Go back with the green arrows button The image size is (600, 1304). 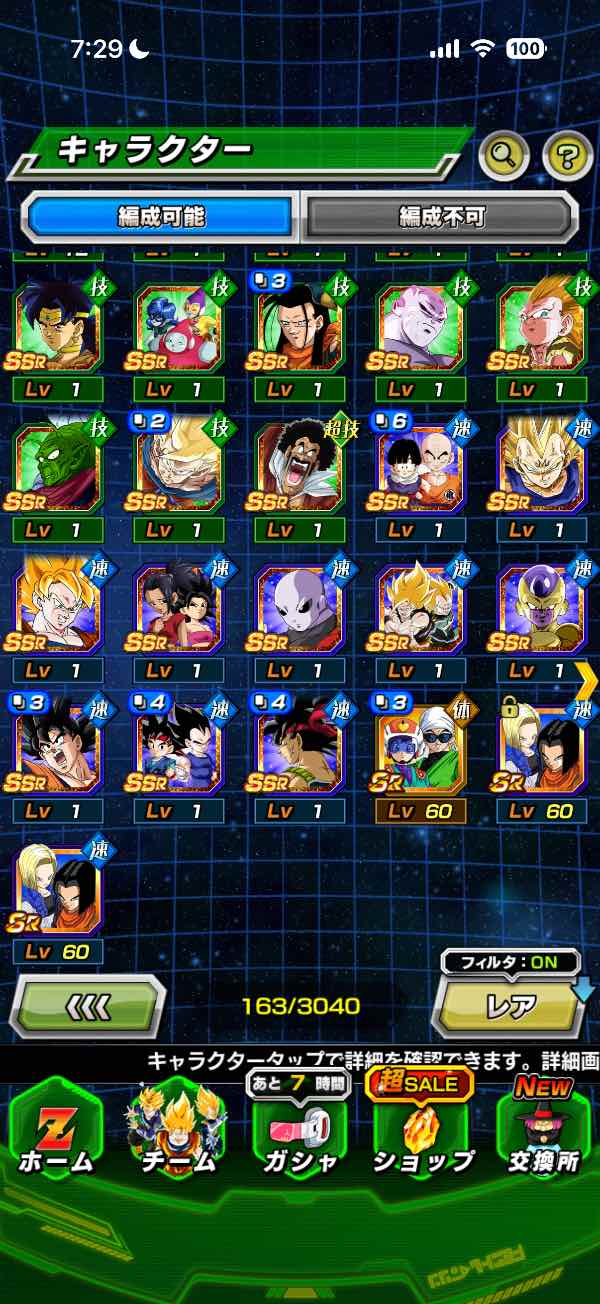click(x=88, y=1005)
